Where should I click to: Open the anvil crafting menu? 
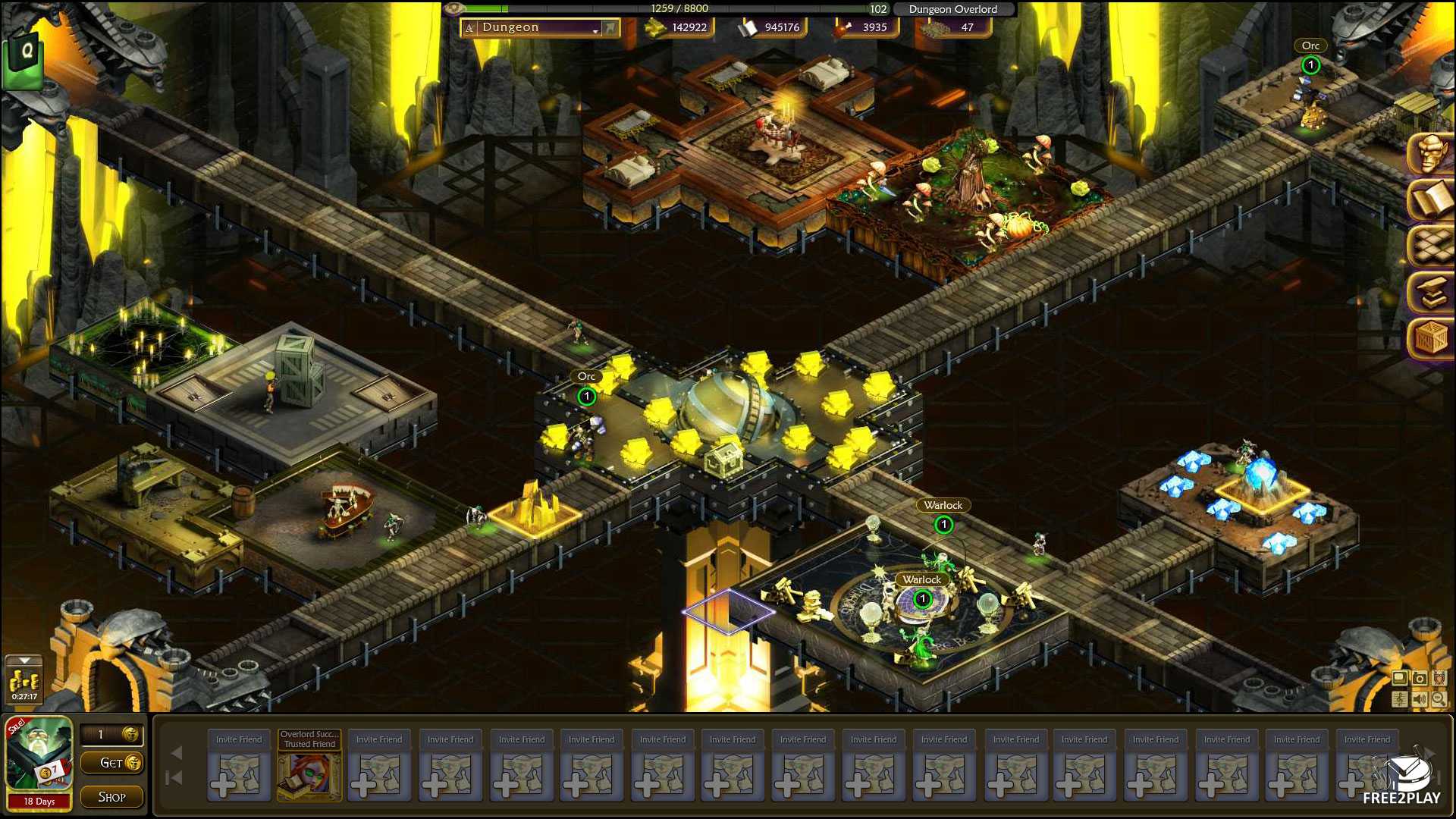(x=1431, y=292)
